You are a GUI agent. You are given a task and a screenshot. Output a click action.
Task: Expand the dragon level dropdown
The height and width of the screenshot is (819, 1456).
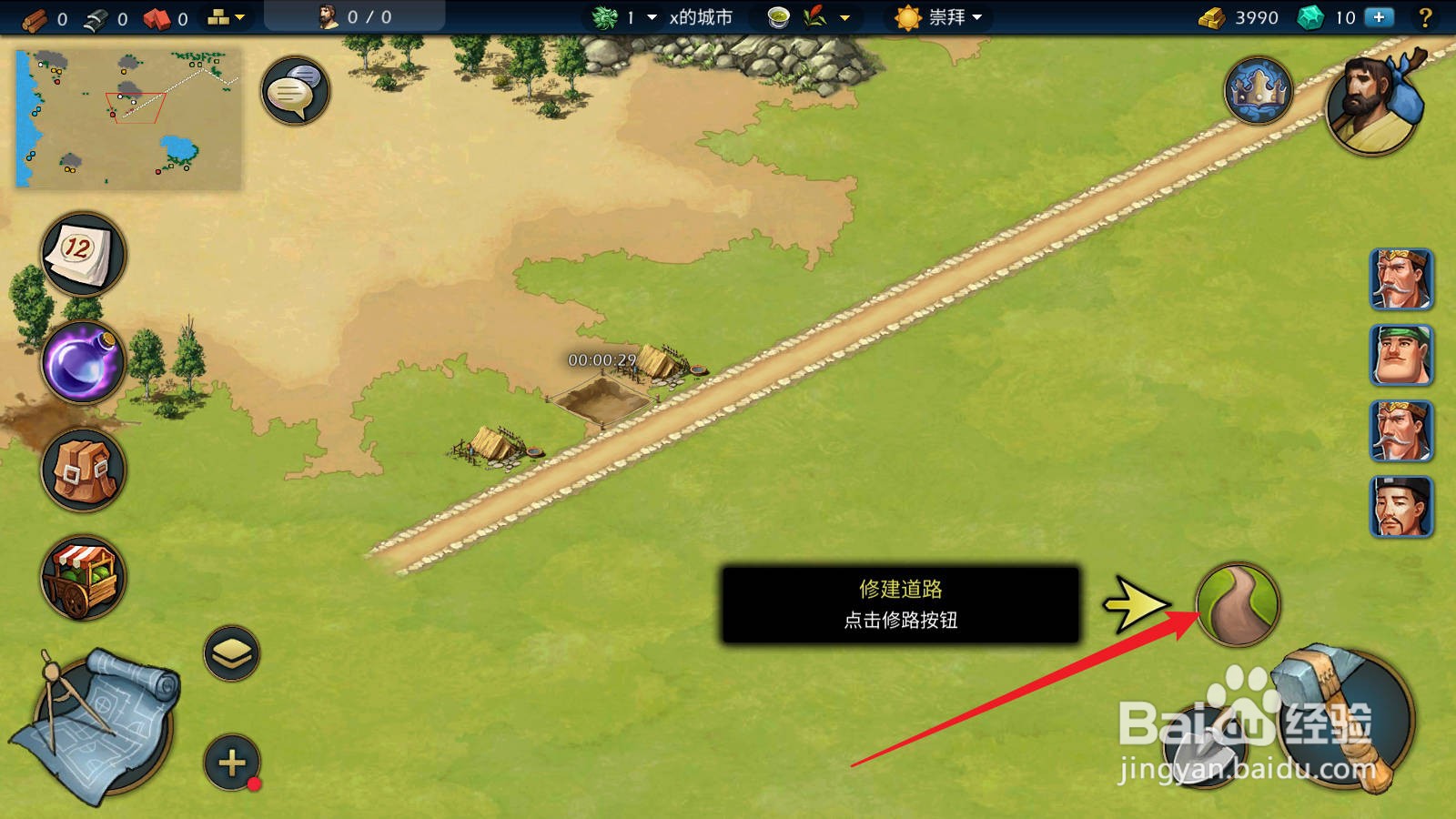click(650, 16)
